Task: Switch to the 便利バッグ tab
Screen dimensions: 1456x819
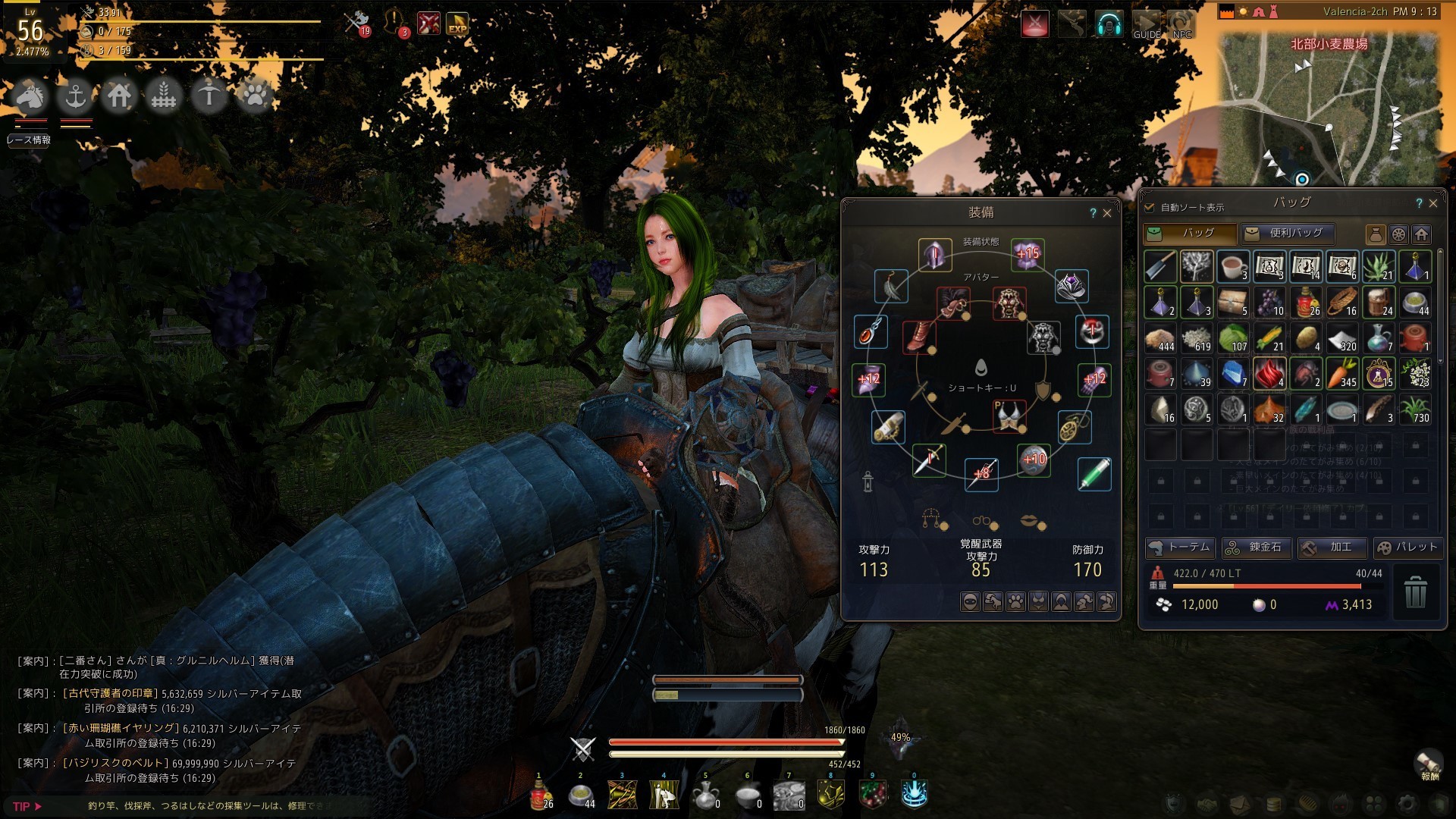Action: (x=1287, y=233)
